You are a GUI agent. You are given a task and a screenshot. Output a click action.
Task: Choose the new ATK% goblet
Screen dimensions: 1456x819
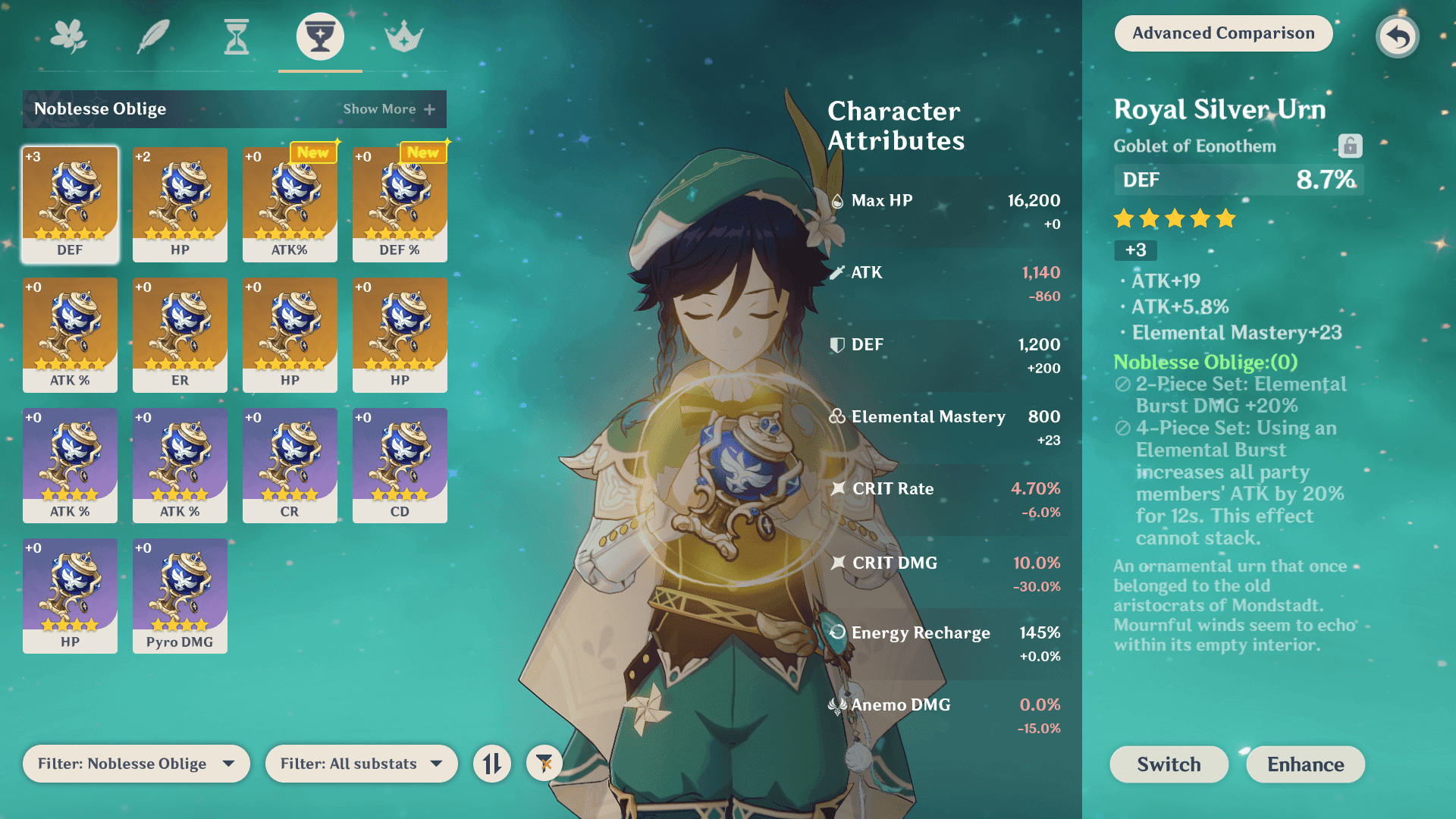click(x=290, y=204)
